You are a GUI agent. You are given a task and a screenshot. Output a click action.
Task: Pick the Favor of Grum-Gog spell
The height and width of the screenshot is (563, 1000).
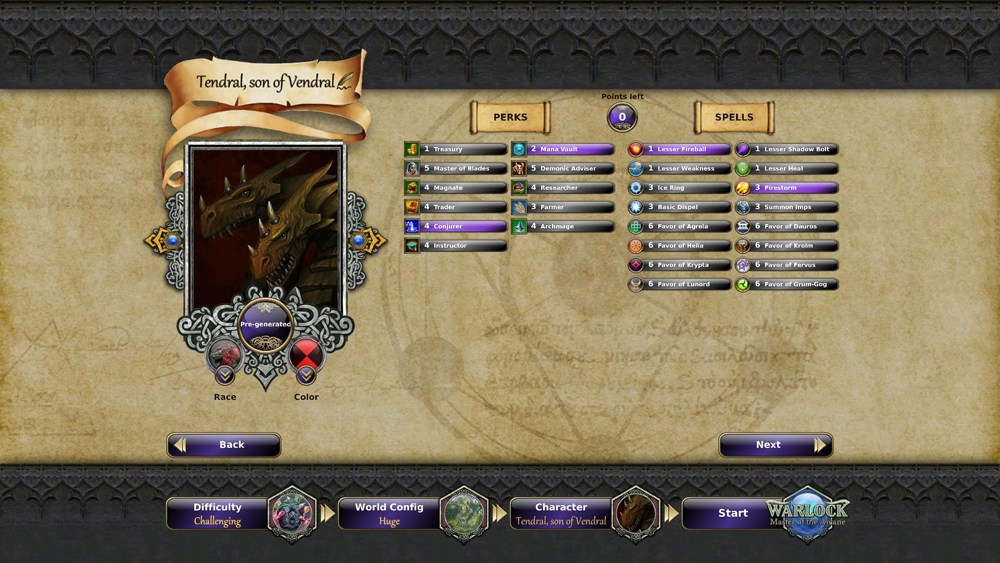click(787, 285)
